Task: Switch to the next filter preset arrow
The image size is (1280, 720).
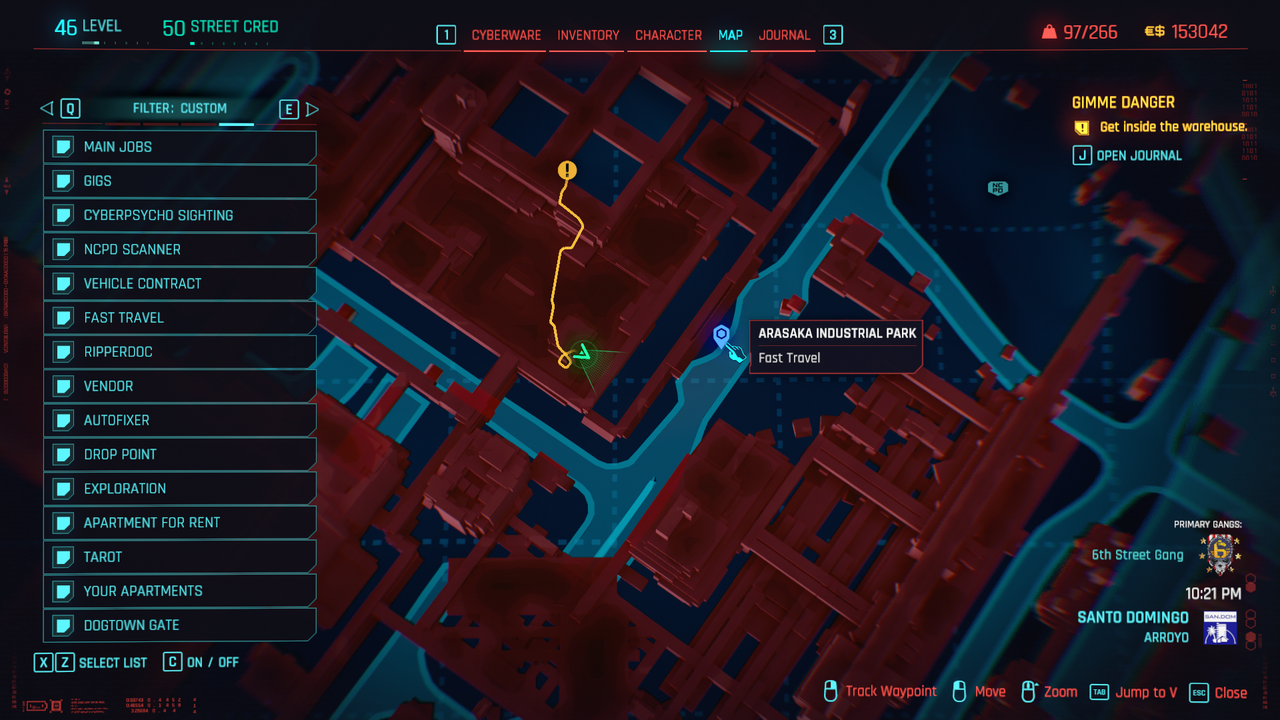Action: point(312,109)
